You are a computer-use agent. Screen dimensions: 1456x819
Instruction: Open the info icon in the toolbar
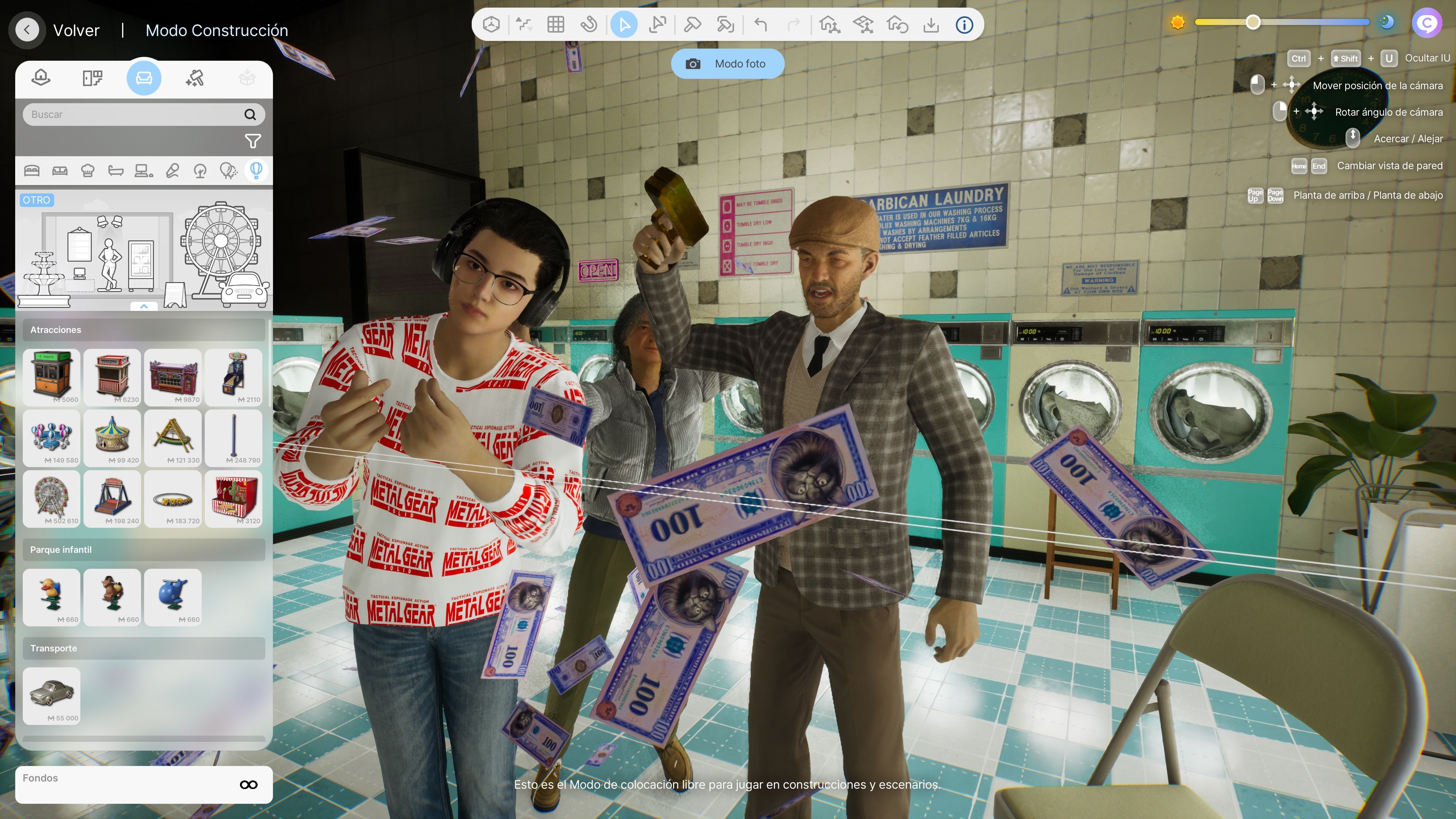pos(964,25)
